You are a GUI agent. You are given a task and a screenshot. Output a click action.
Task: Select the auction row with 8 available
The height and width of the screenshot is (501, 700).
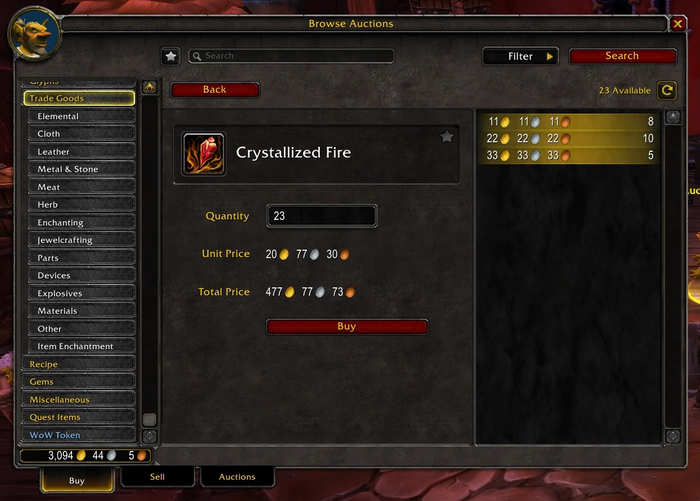click(x=567, y=121)
